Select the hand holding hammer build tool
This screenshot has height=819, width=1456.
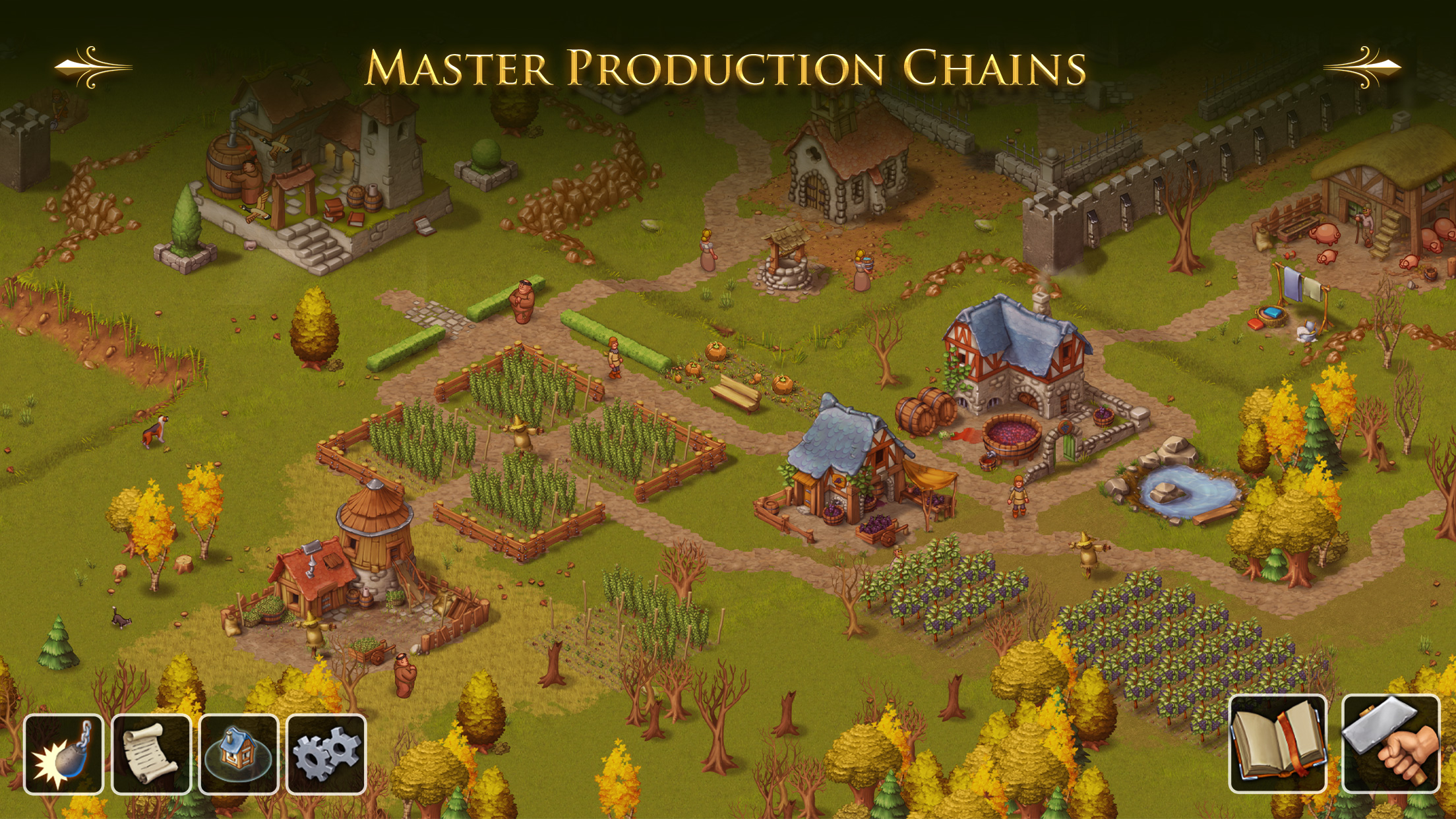(1391, 743)
